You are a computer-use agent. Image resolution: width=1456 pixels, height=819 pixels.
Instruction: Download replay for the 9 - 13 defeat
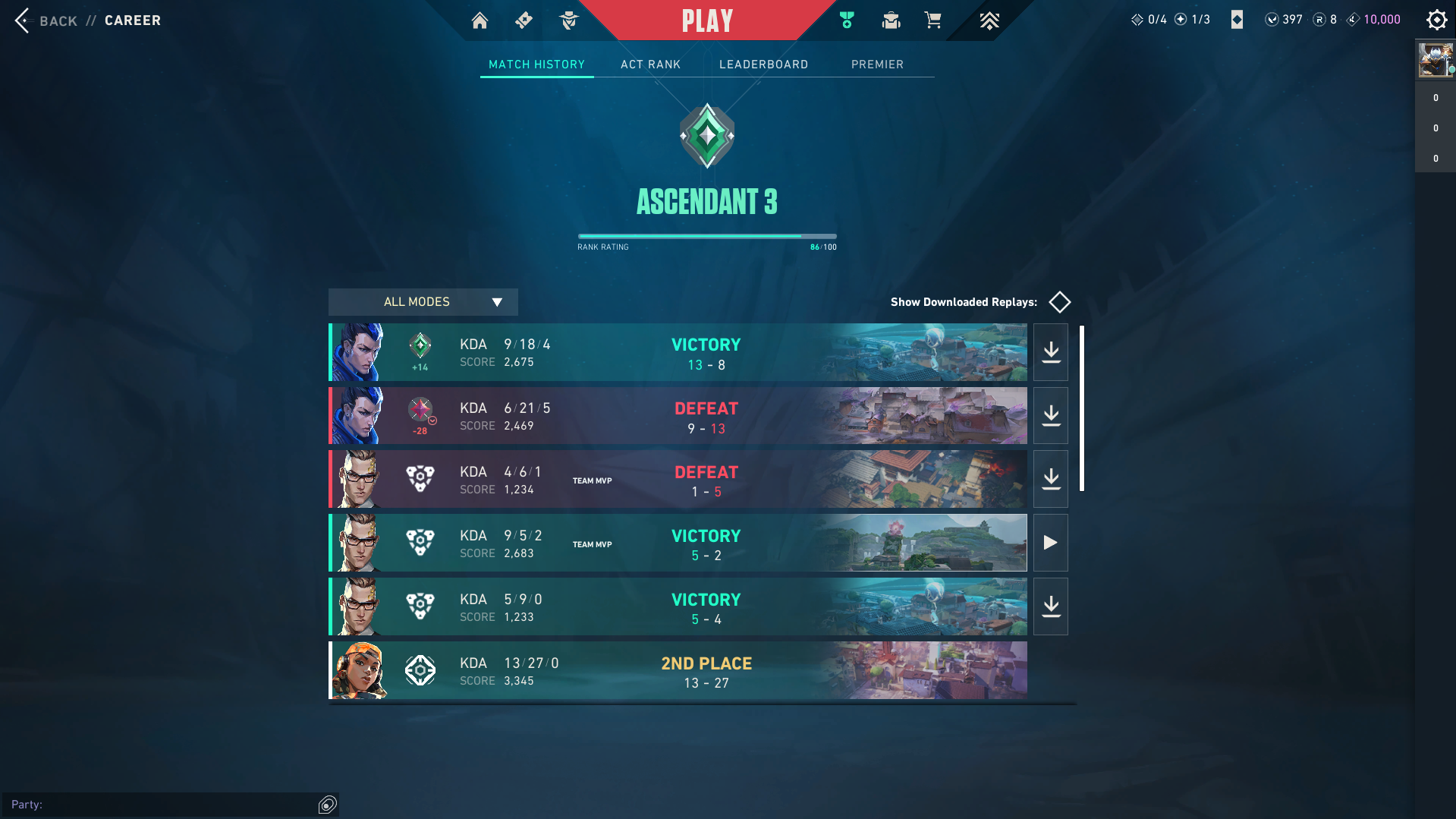click(1051, 416)
